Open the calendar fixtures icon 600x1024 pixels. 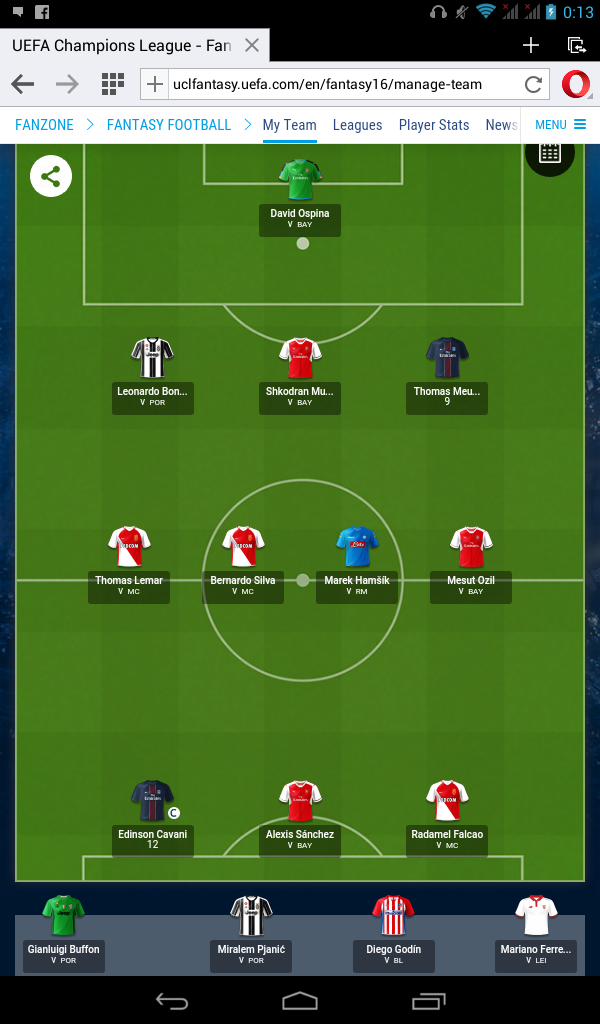pyautogui.click(x=549, y=153)
